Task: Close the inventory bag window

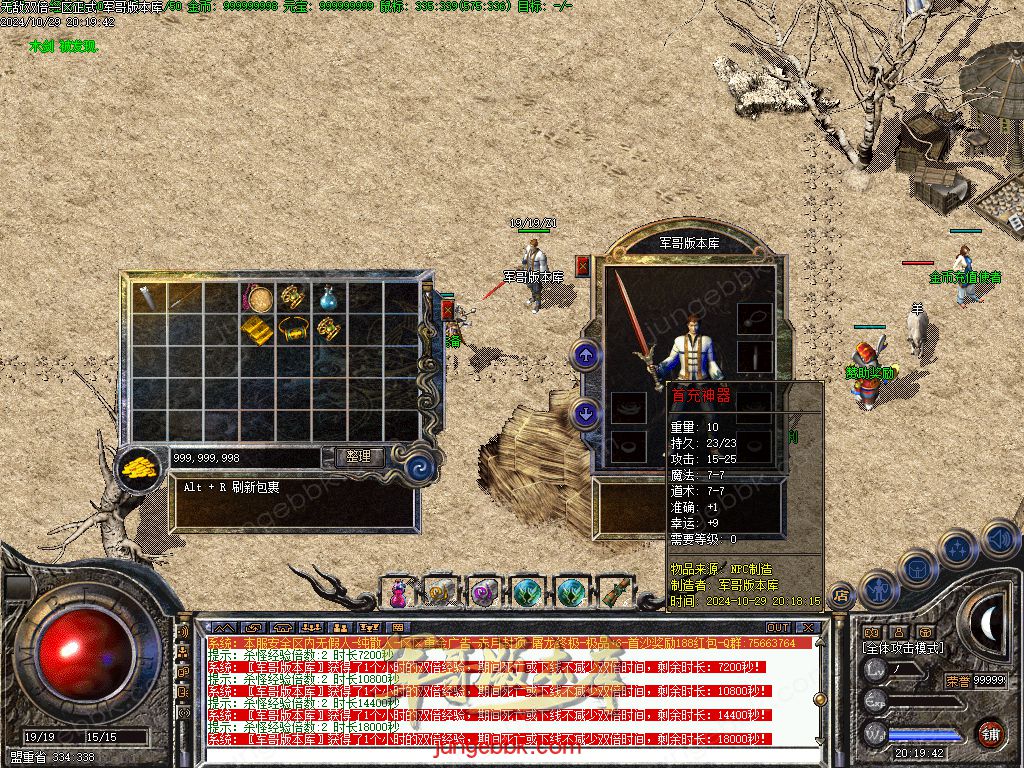Action: [447, 310]
